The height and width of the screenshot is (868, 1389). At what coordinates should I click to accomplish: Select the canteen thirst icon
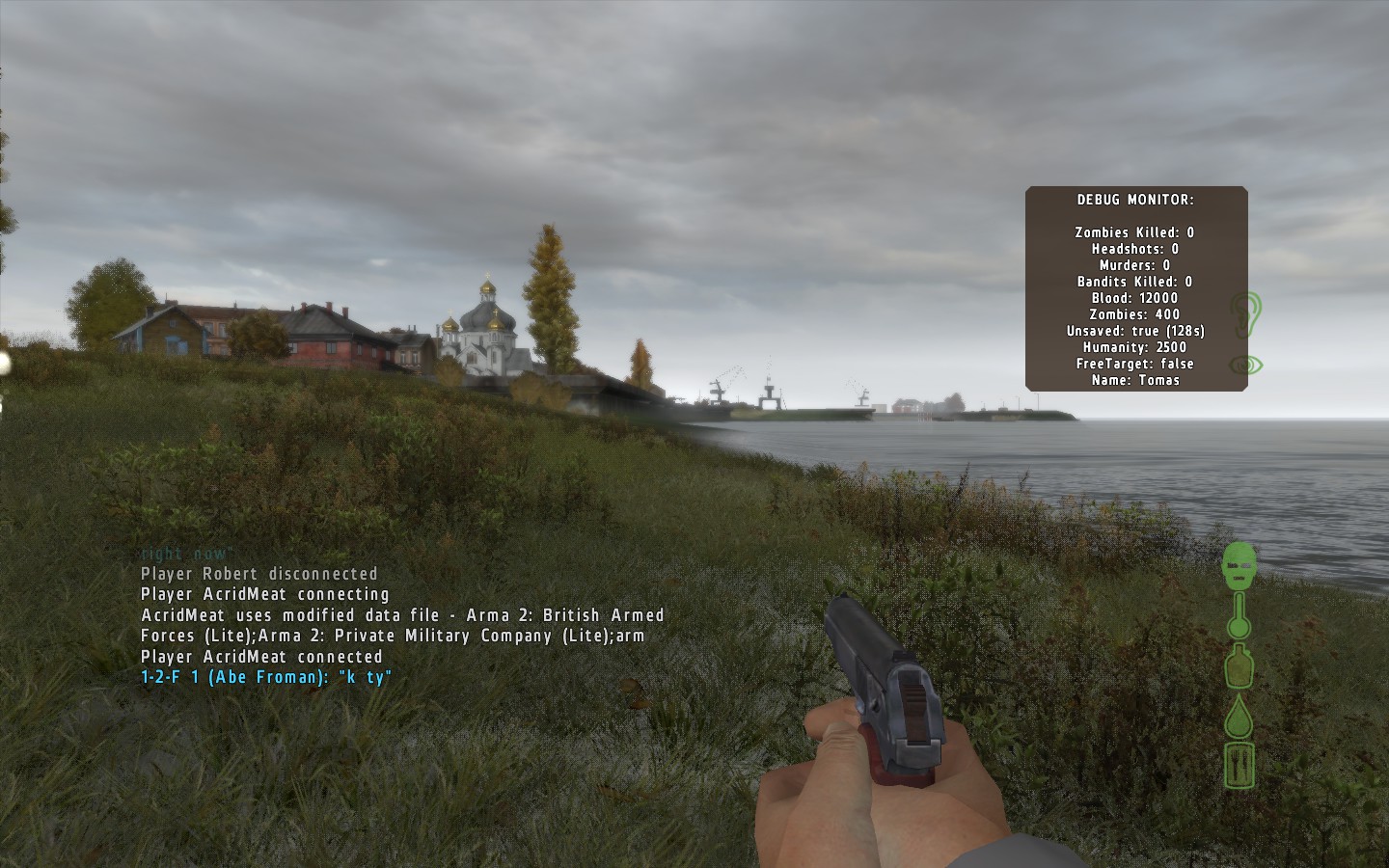1239,665
